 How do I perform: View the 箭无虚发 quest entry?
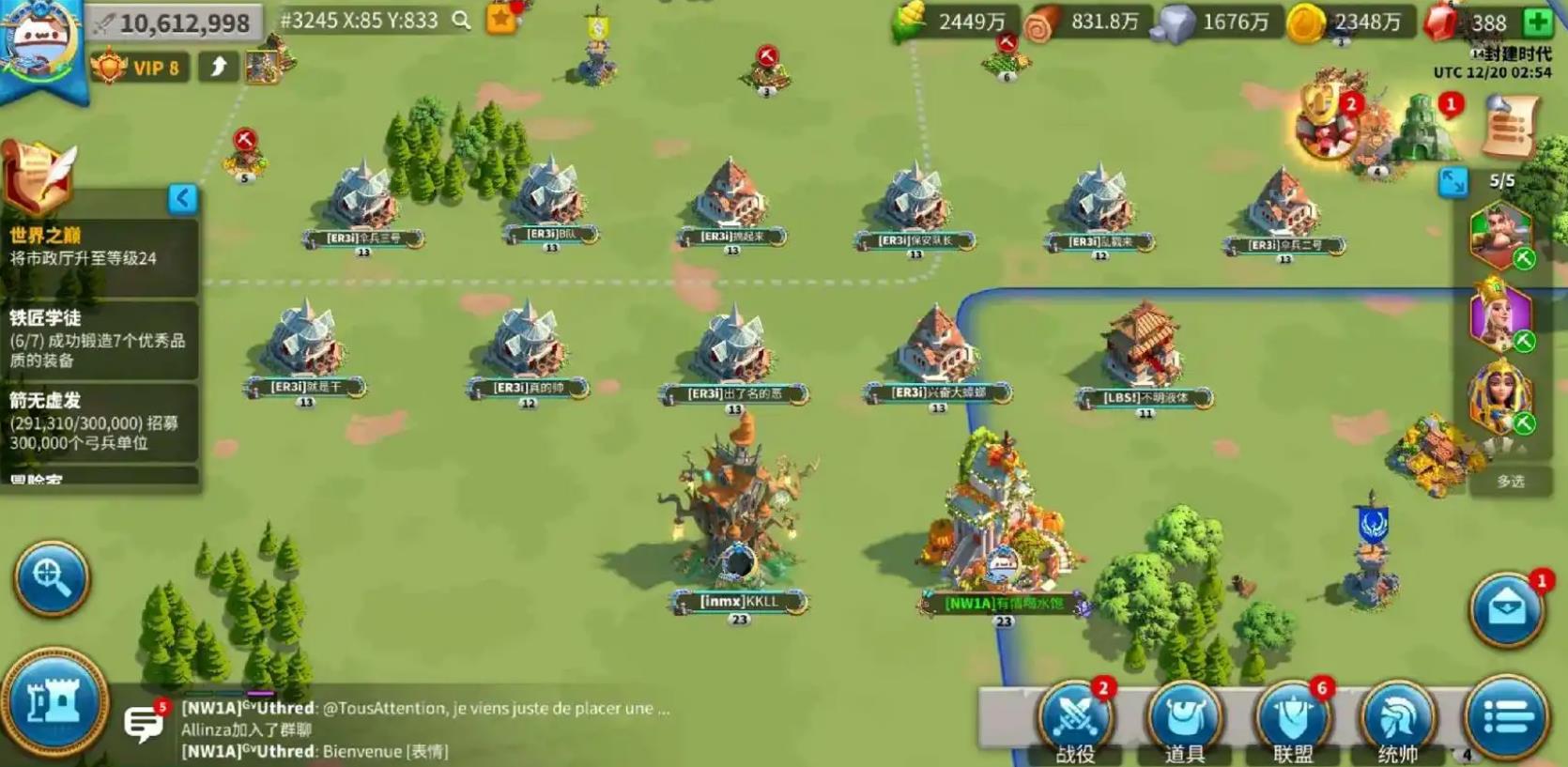point(99,421)
